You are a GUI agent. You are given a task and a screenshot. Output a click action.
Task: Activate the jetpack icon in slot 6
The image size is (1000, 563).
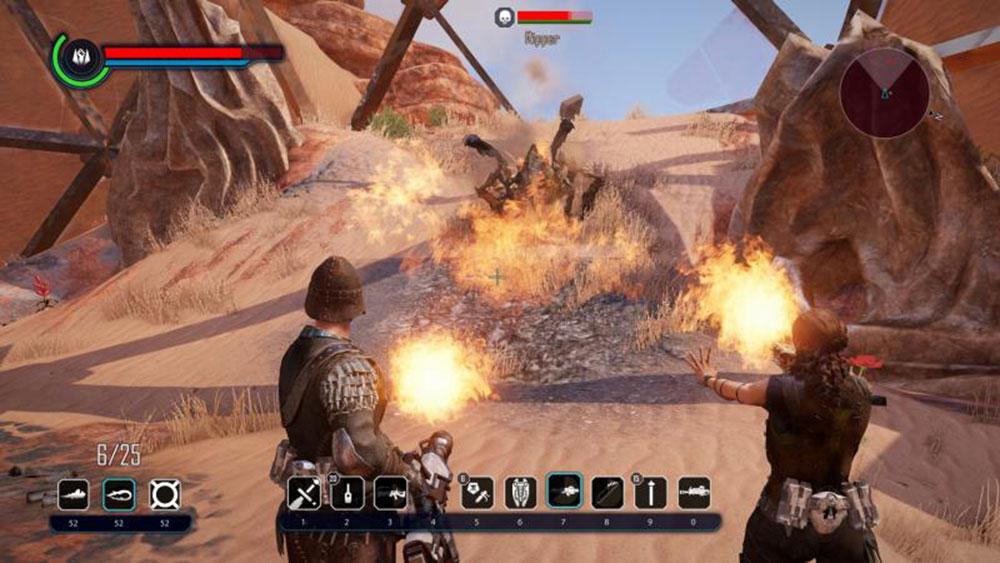pos(521,493)
